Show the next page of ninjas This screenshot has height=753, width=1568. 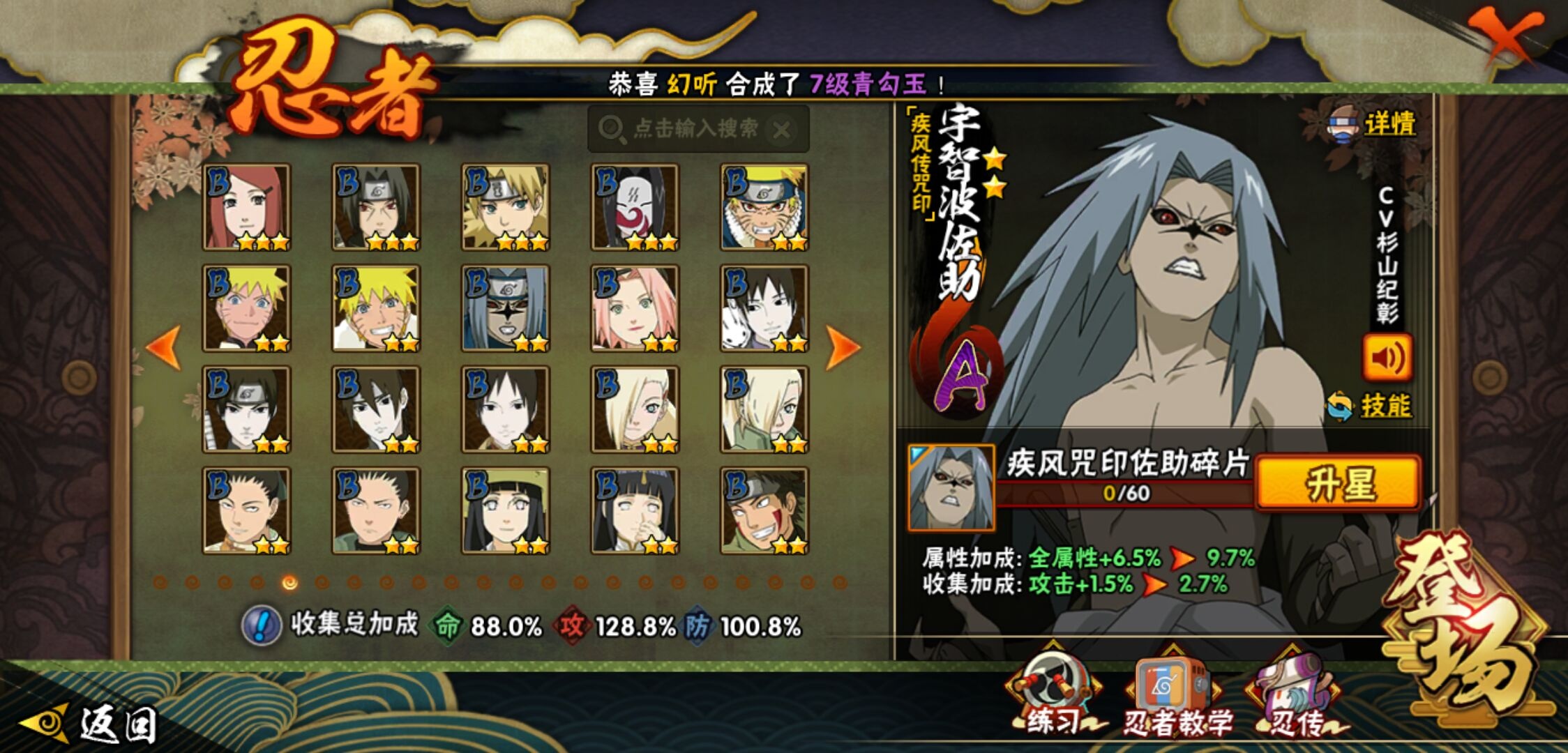(842, 347)
